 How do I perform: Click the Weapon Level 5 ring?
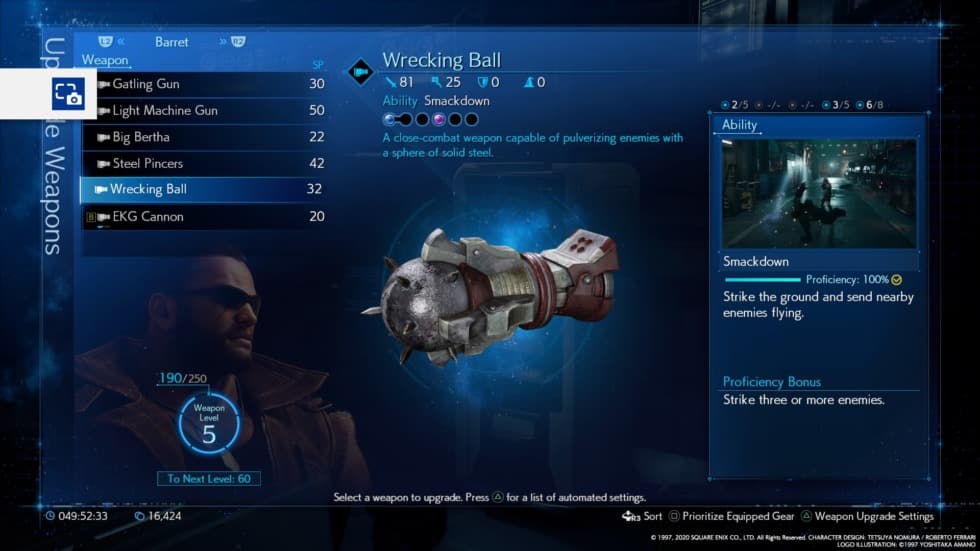tap(209, 425)
